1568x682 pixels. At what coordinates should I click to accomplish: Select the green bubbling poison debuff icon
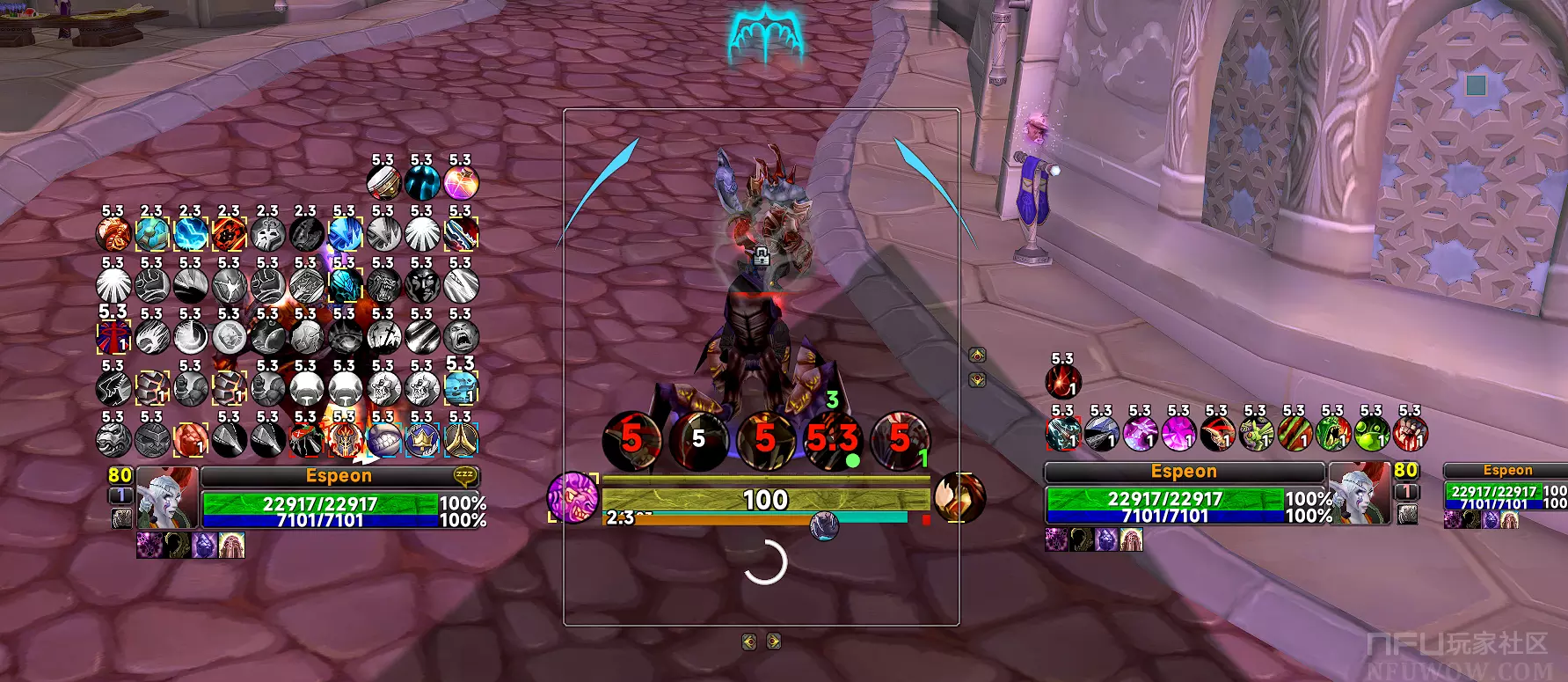pyautogui.click(x=1371, y=434)
